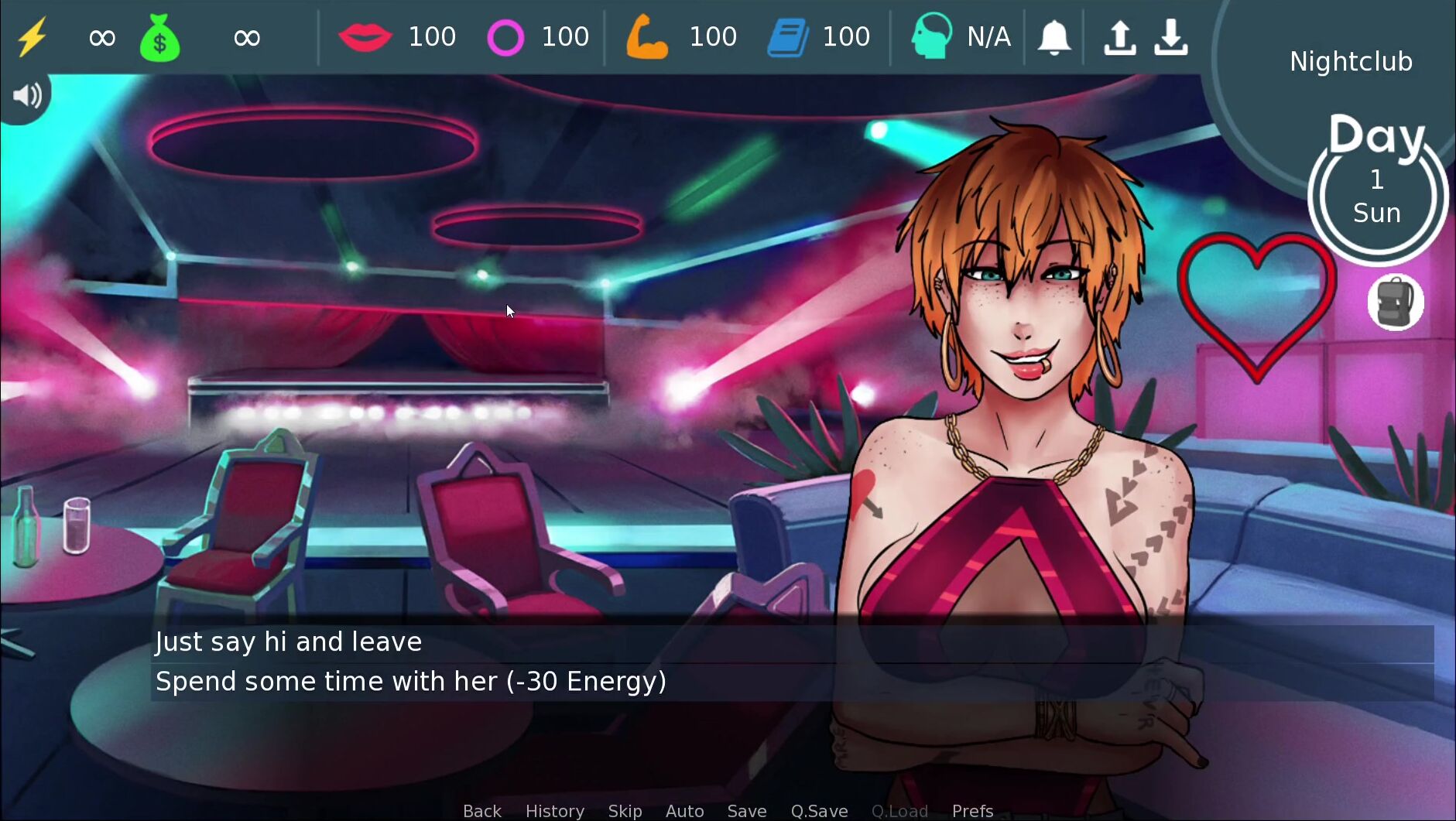Toggle the sound speaker icon
This screenshot has height=821, width=1456.
[26, 95]
